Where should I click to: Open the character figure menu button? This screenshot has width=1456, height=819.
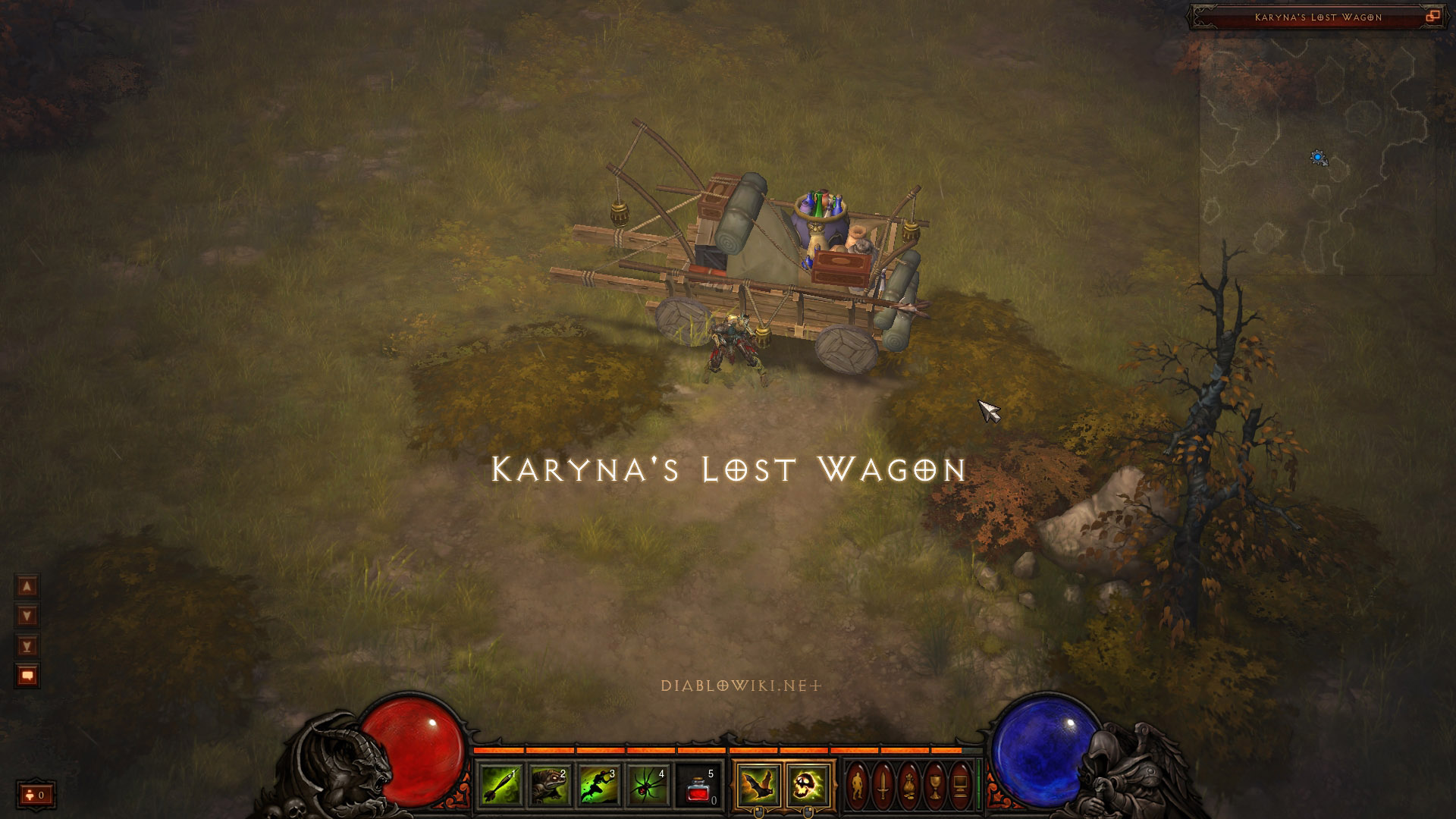point(857,786)
